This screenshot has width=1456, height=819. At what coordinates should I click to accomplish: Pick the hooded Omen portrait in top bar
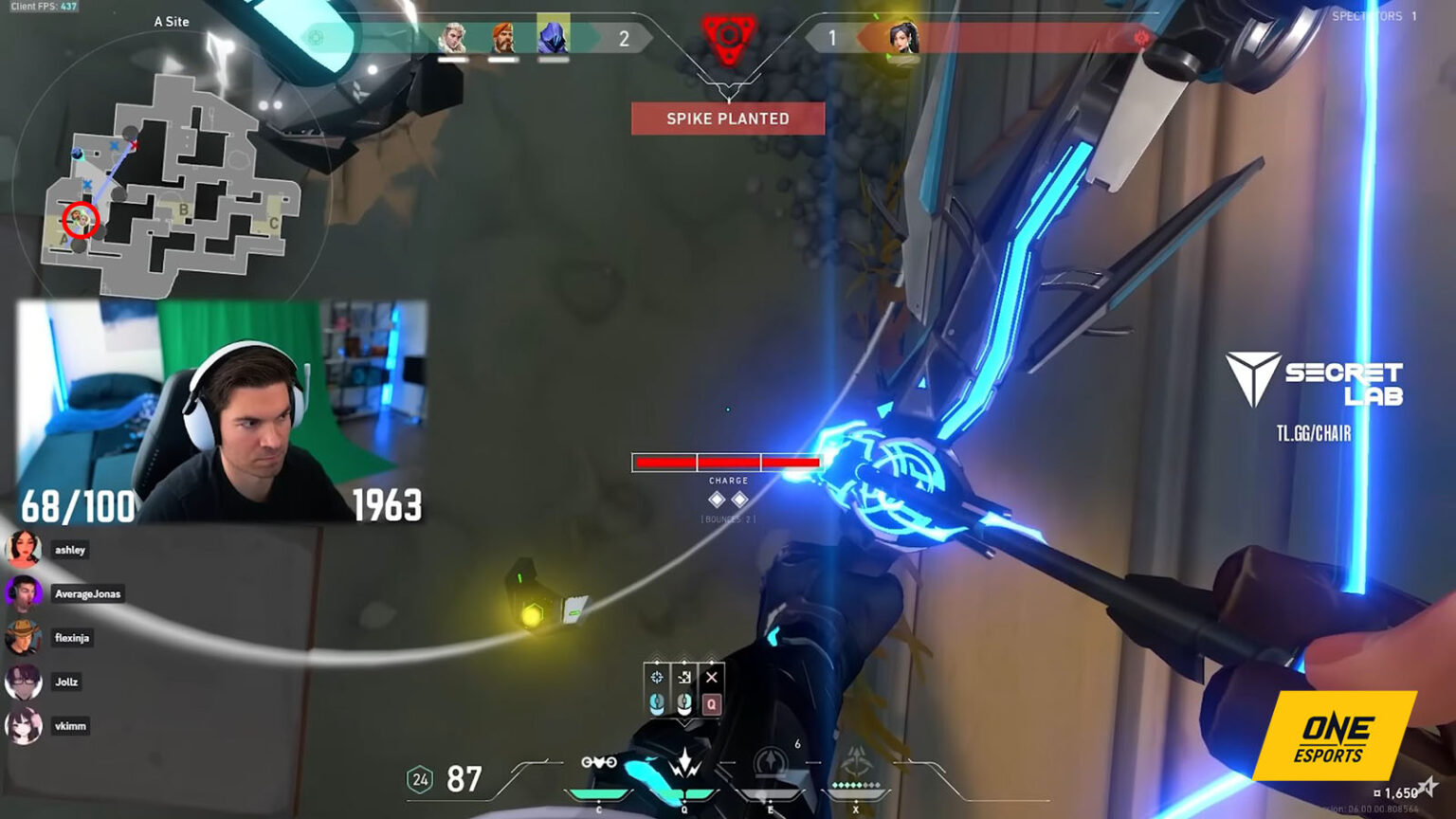tap(553, 36)
